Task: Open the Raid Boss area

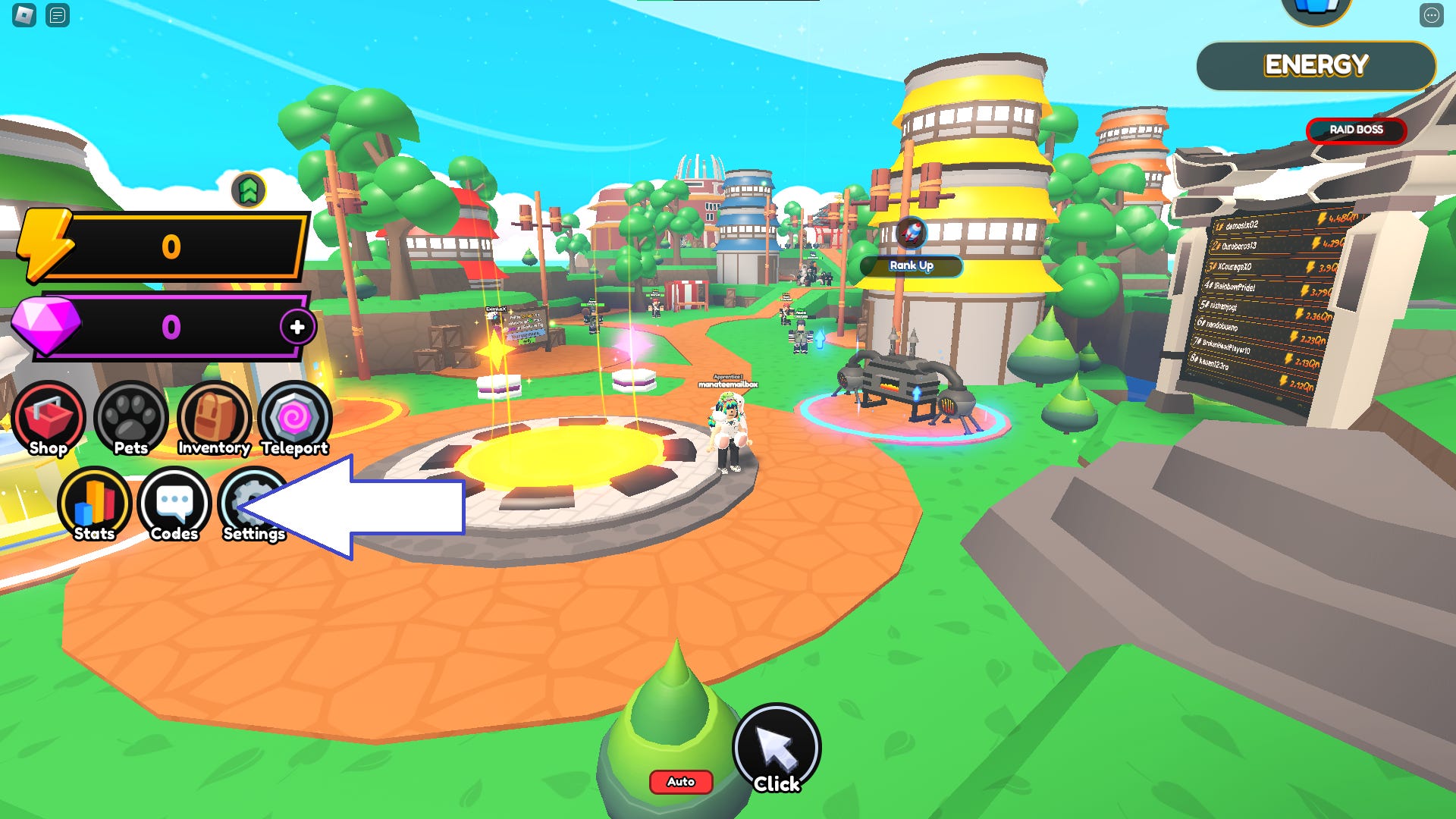Action: click(1357, 130)
